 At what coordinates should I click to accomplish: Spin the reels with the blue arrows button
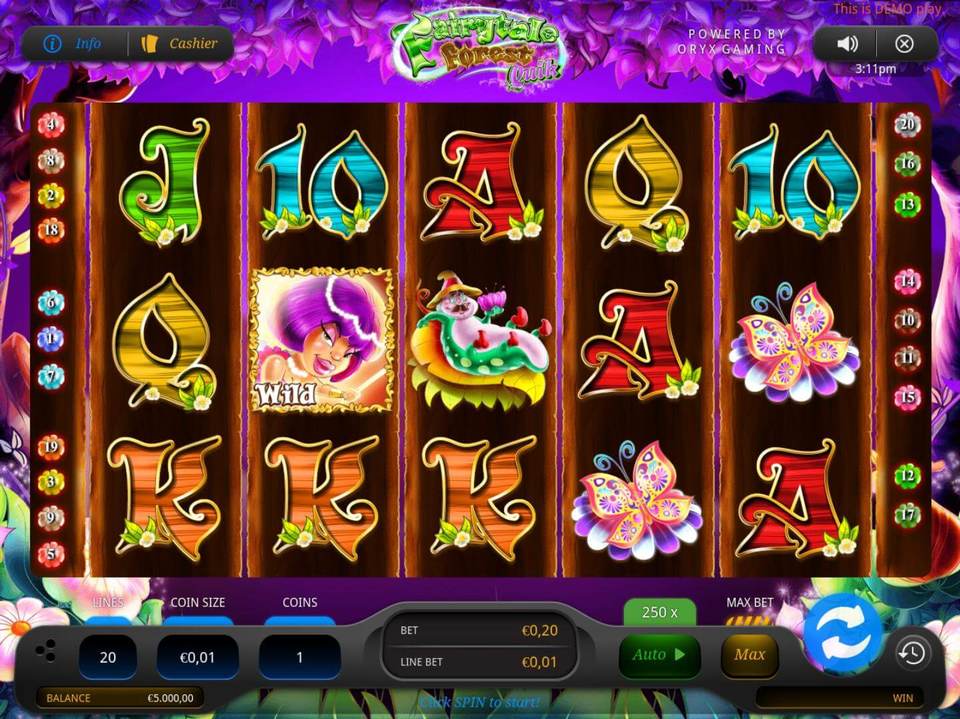(843, 633)
